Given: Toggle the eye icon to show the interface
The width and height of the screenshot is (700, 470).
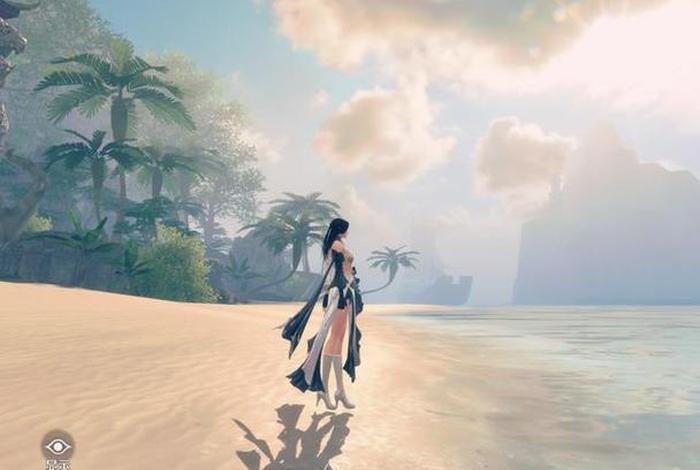Looking at the screenshot, I should [x=57, y=446].
